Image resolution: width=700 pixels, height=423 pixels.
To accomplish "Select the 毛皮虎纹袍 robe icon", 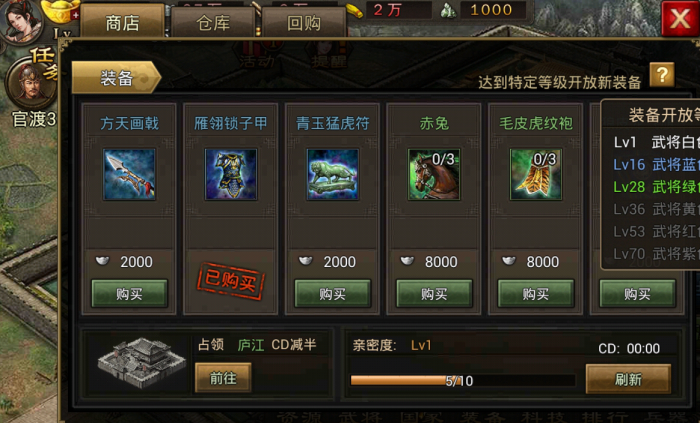I will [x=535, y=174].
